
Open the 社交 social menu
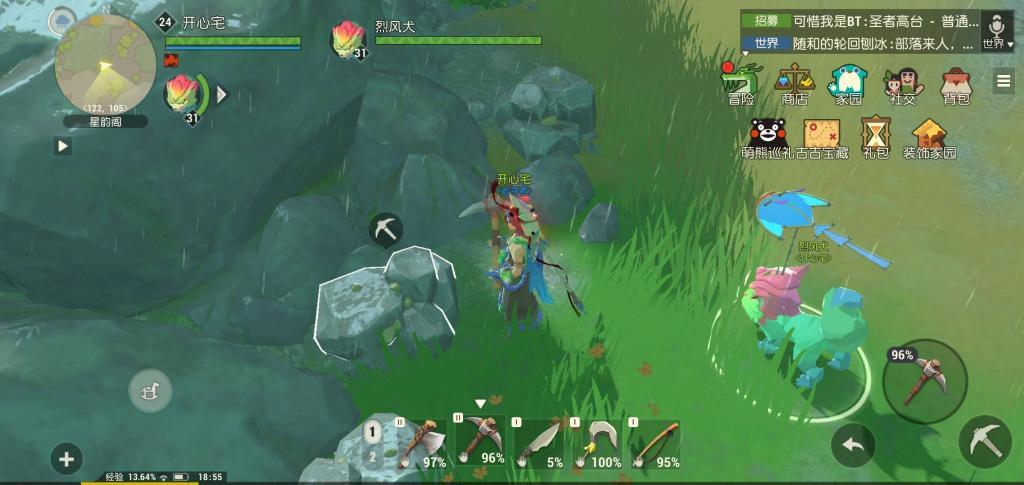pyautogui.click(x=902, y=82)
